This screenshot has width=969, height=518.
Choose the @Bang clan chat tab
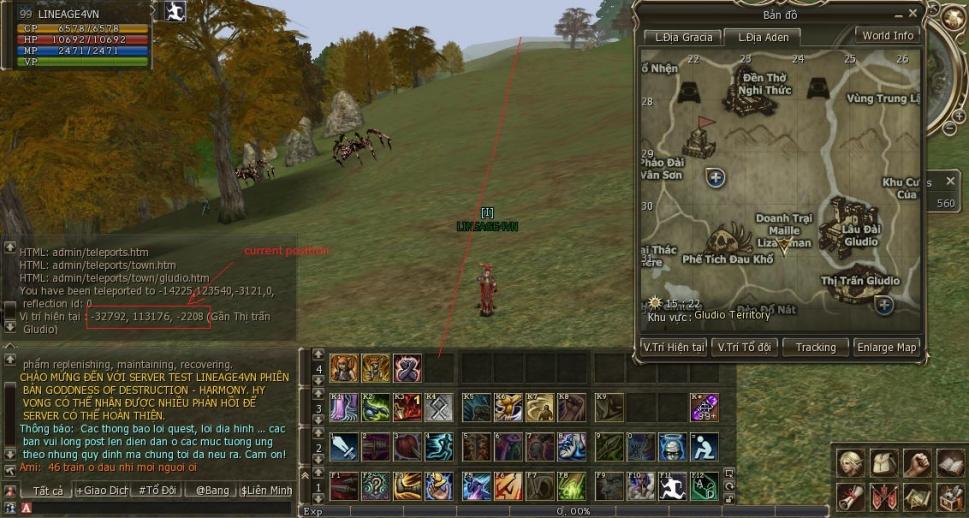click(x=213, y=491)
